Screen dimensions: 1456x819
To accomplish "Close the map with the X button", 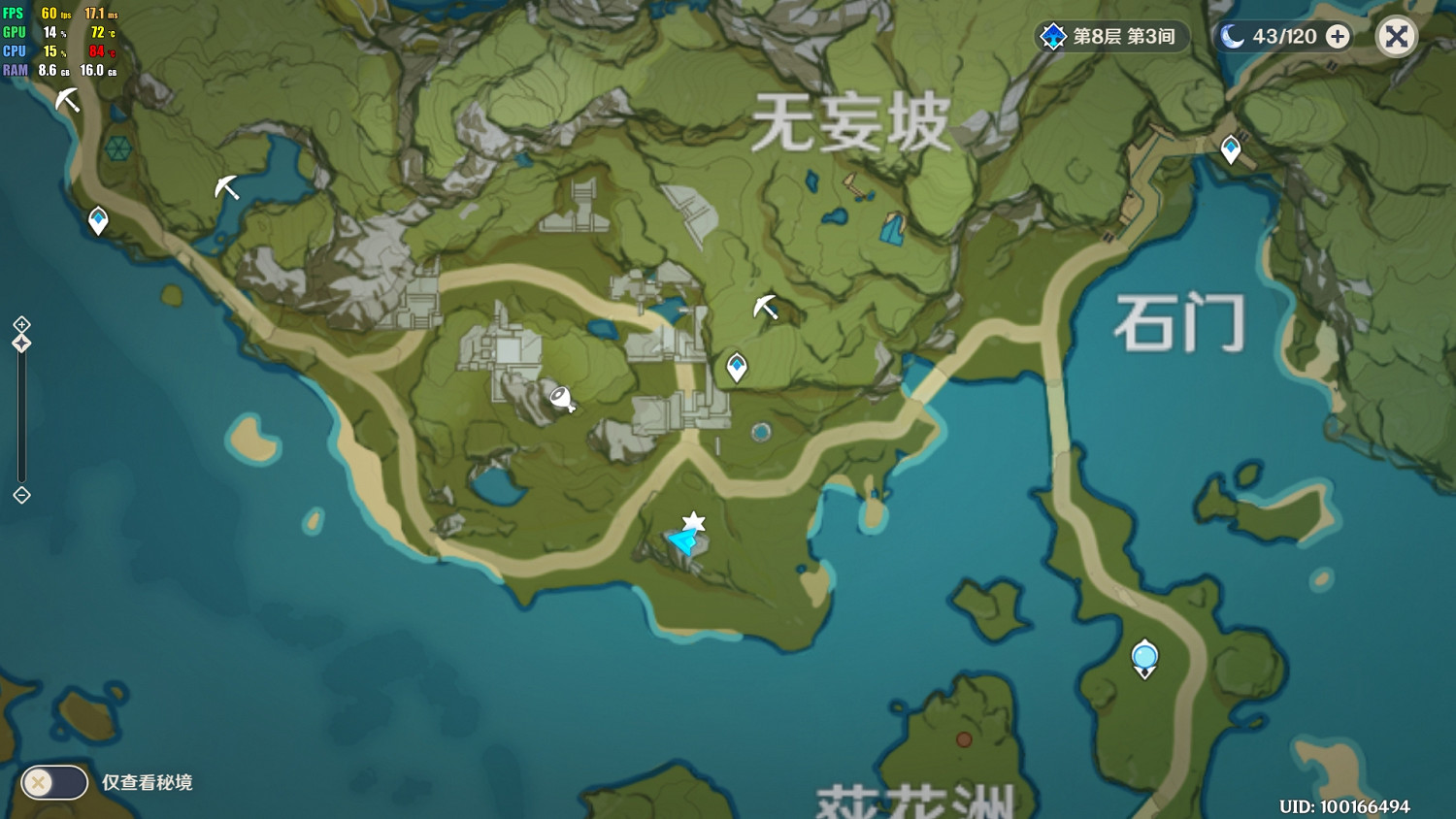I will [x=1396, y=36].
